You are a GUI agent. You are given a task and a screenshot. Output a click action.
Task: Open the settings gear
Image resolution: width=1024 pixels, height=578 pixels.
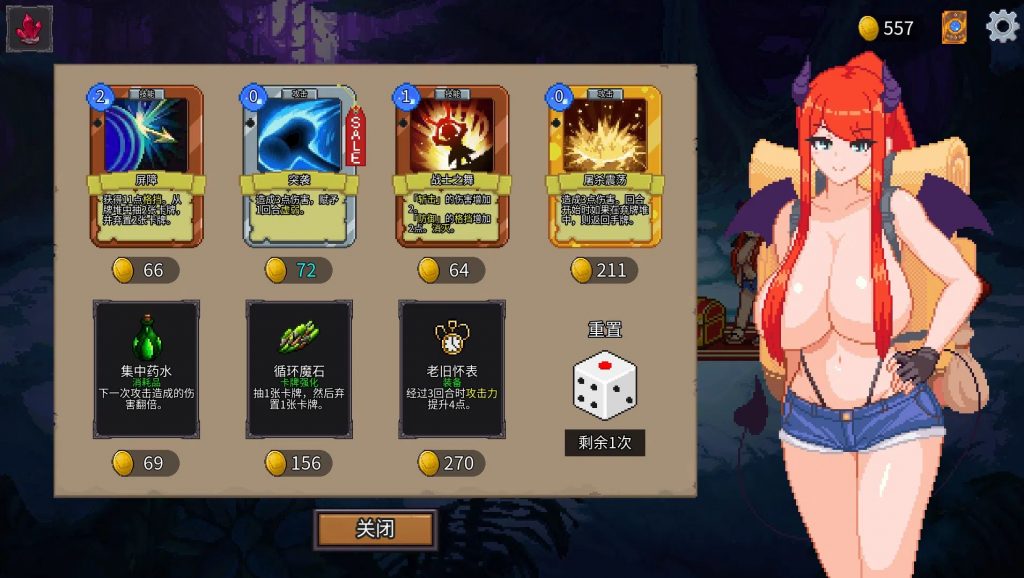click(1002, 27)
